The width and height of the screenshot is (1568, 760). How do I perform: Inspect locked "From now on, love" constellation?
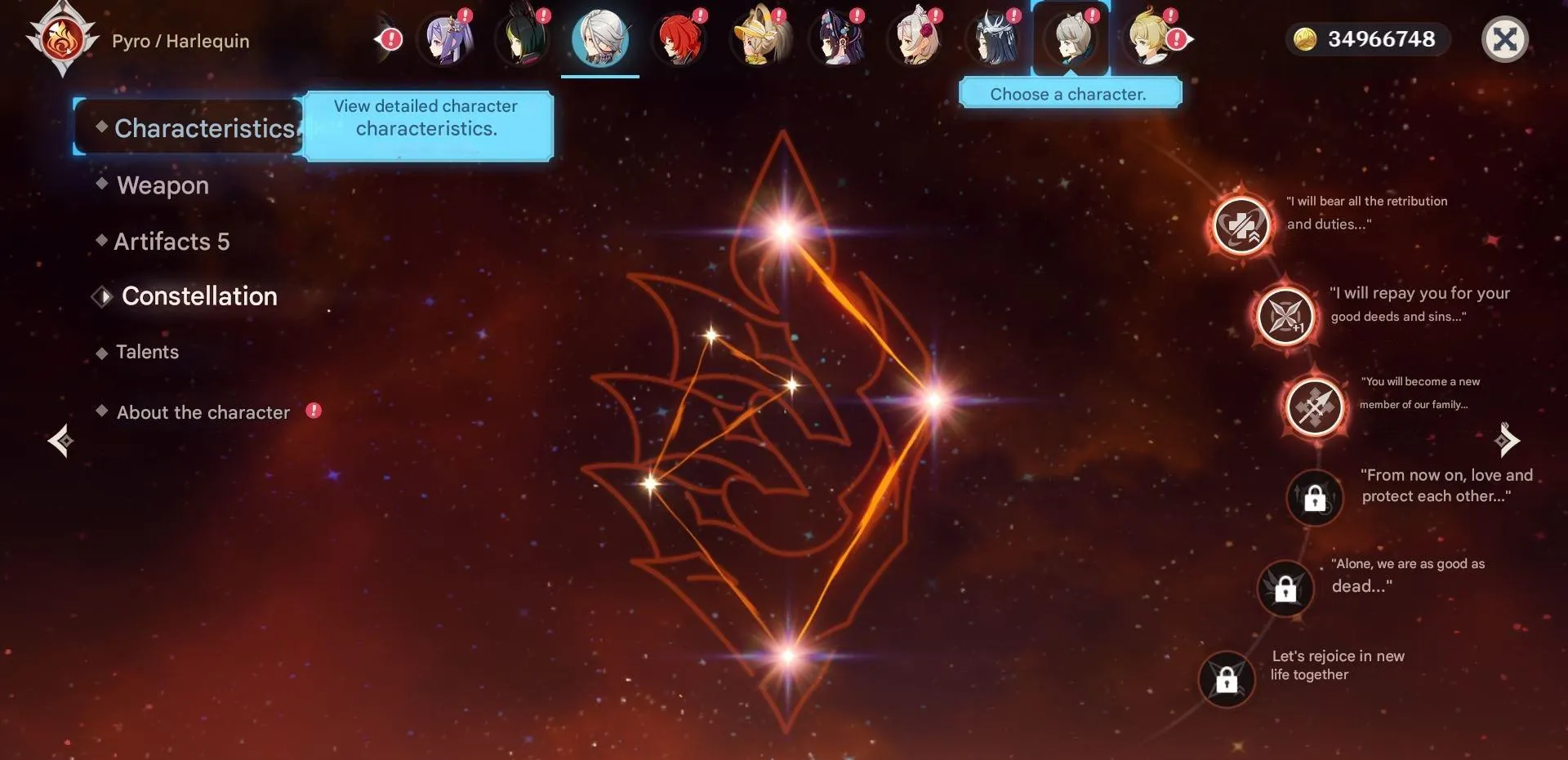point(1314,497)
